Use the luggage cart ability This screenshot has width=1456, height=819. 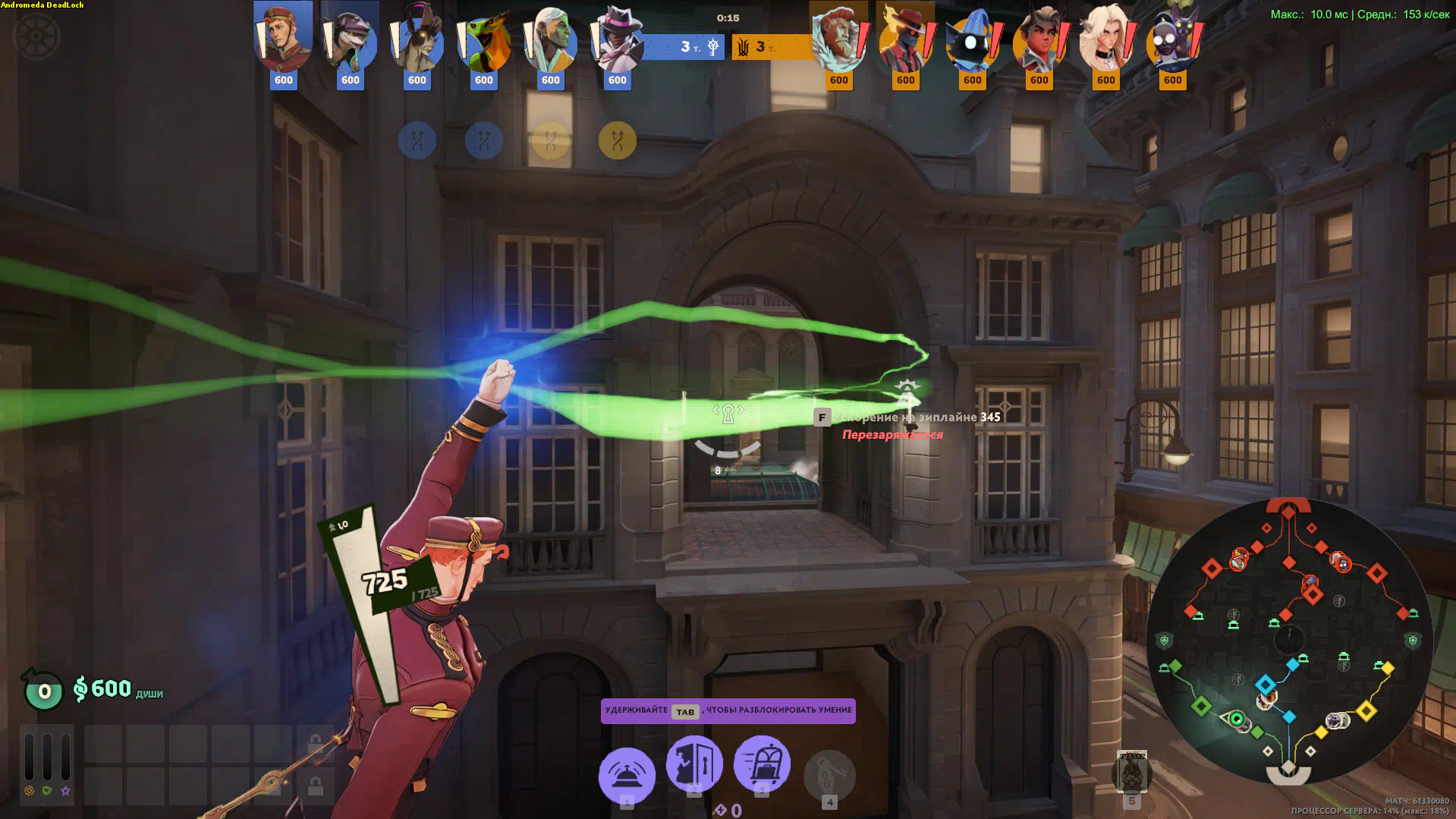(762, 763)
